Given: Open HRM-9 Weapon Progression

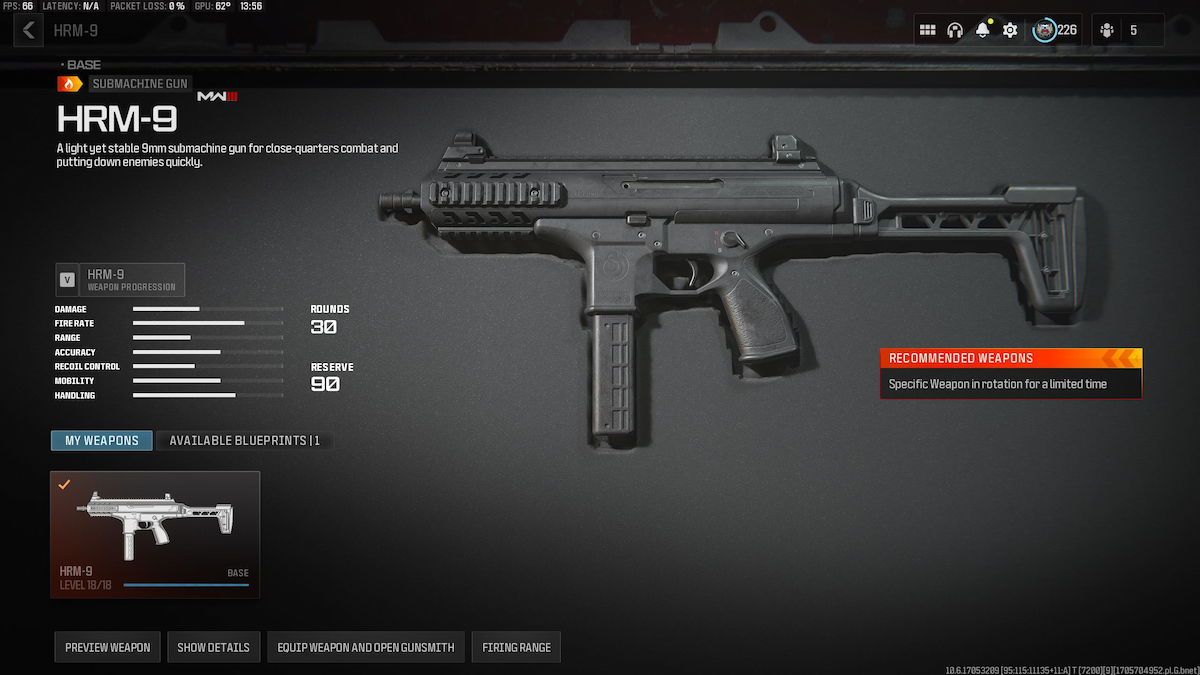Looking at the screenshot, I should click(x=120, y=280).
